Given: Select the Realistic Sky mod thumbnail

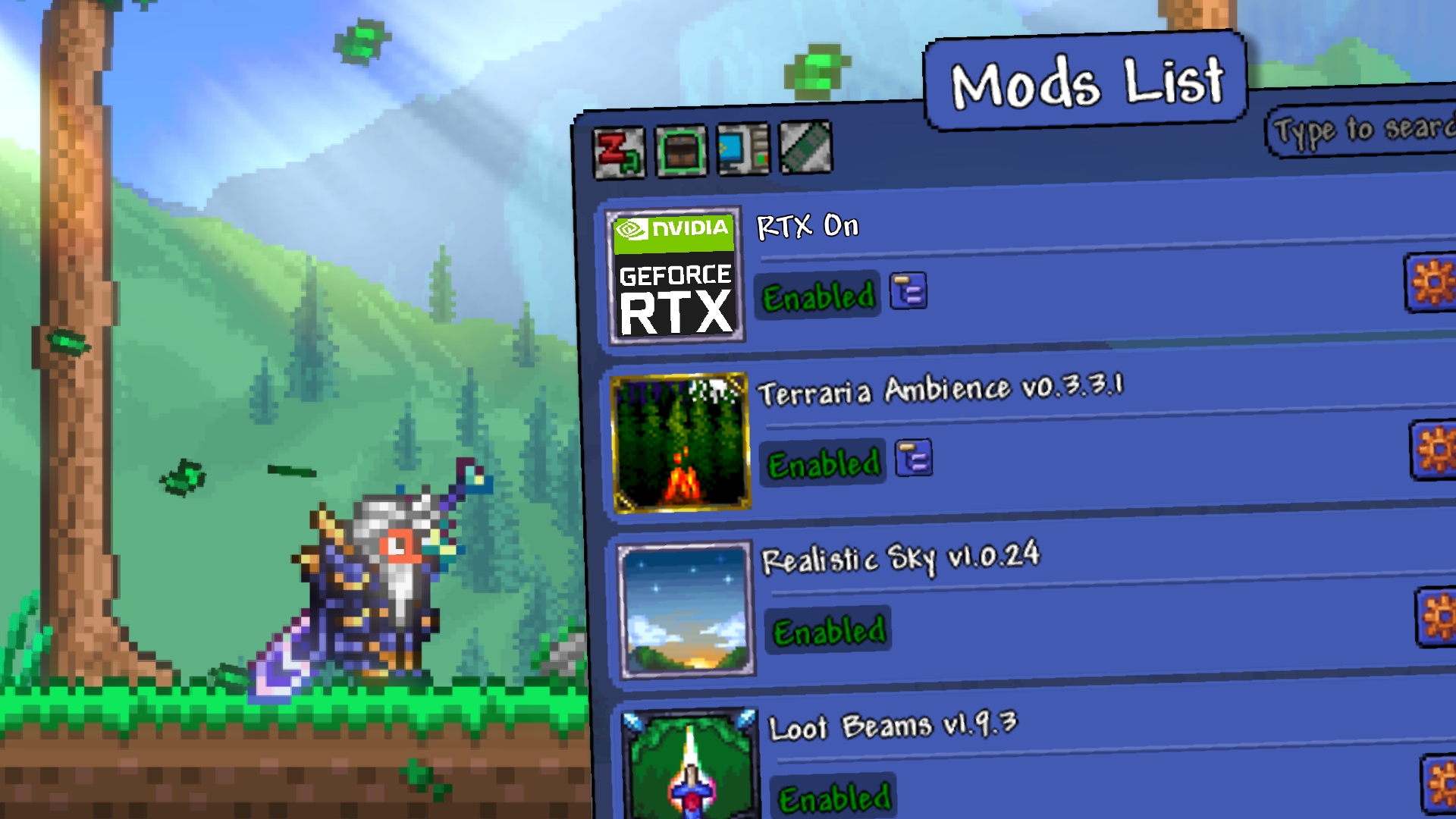Looking at the screenshot, I should [686, 609].
